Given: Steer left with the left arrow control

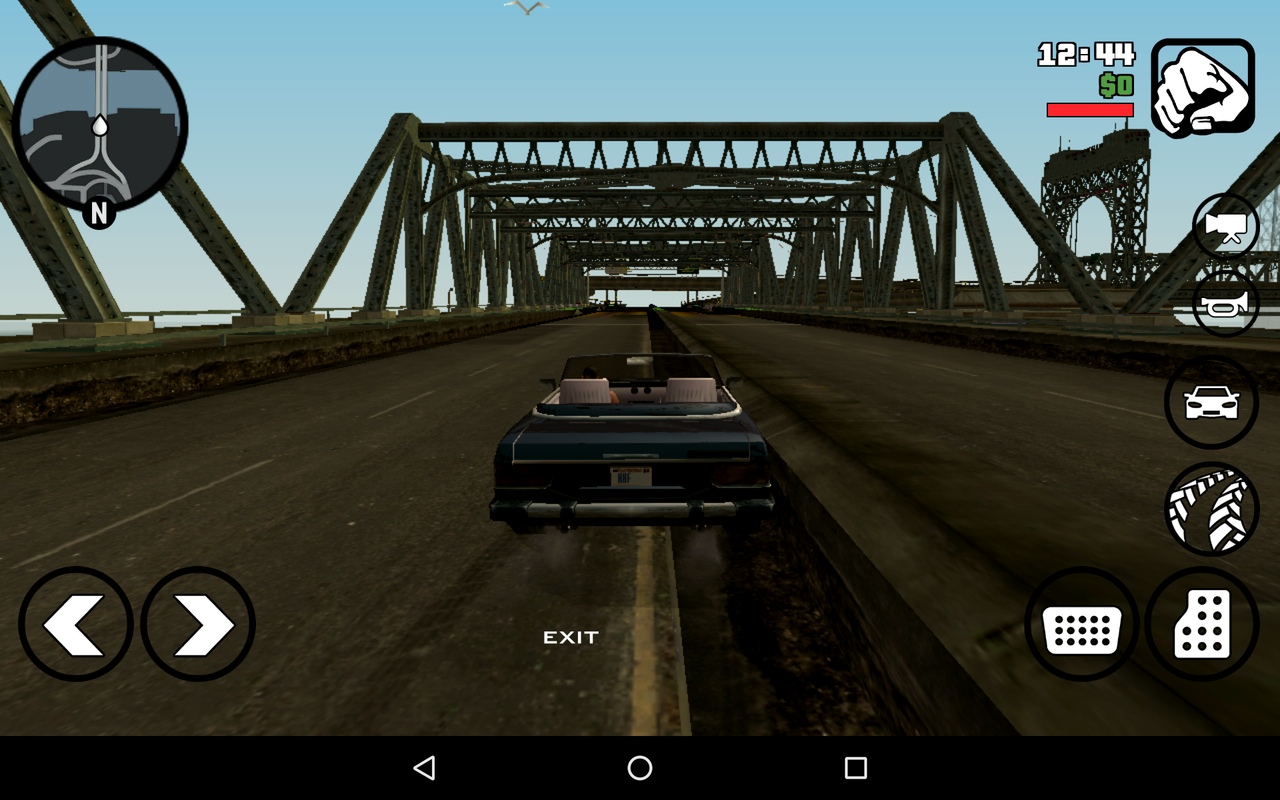Looking at the screenshot, I should click(x=76, y=623).
